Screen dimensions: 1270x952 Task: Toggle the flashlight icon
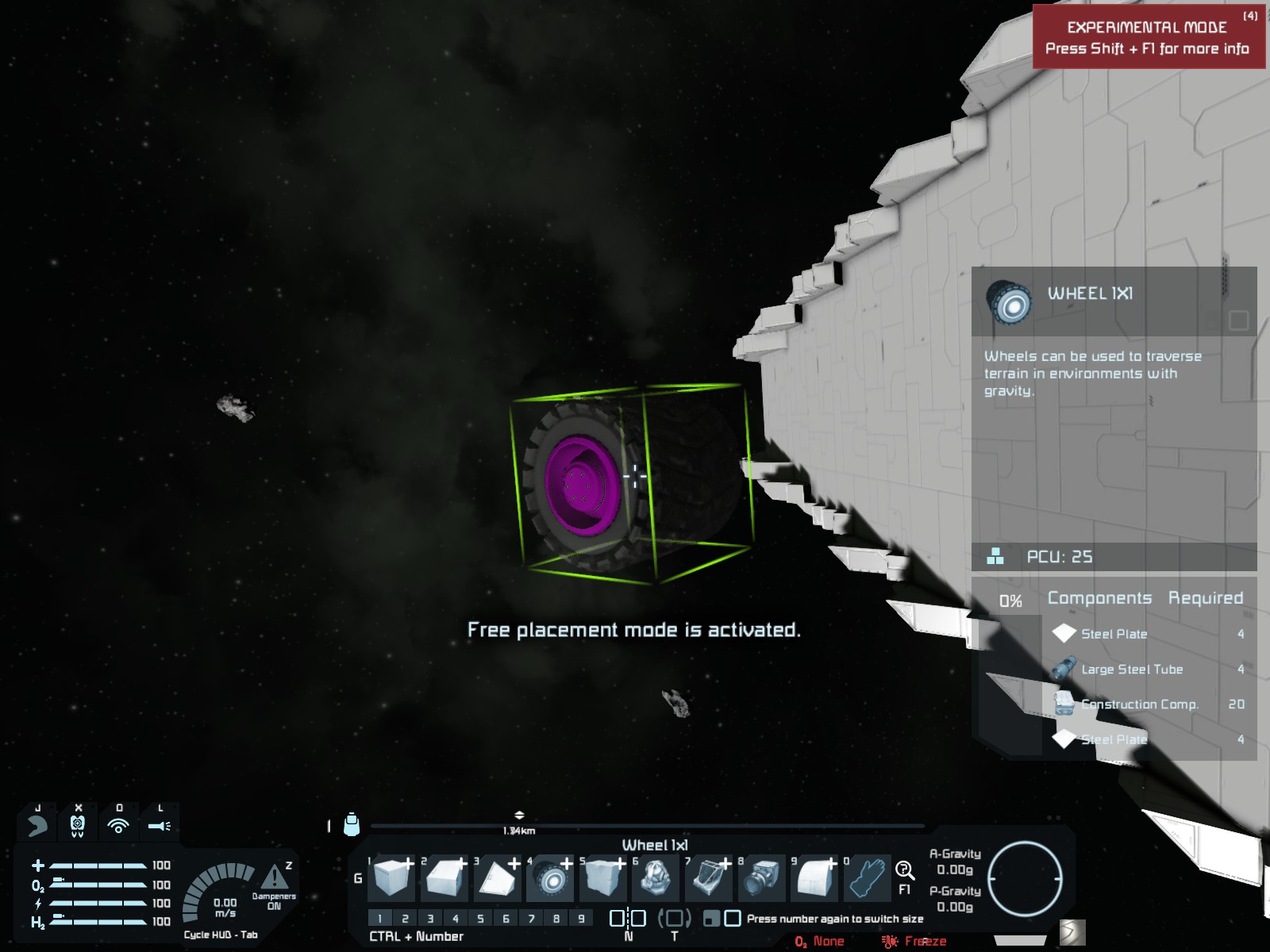pos(159,826)
